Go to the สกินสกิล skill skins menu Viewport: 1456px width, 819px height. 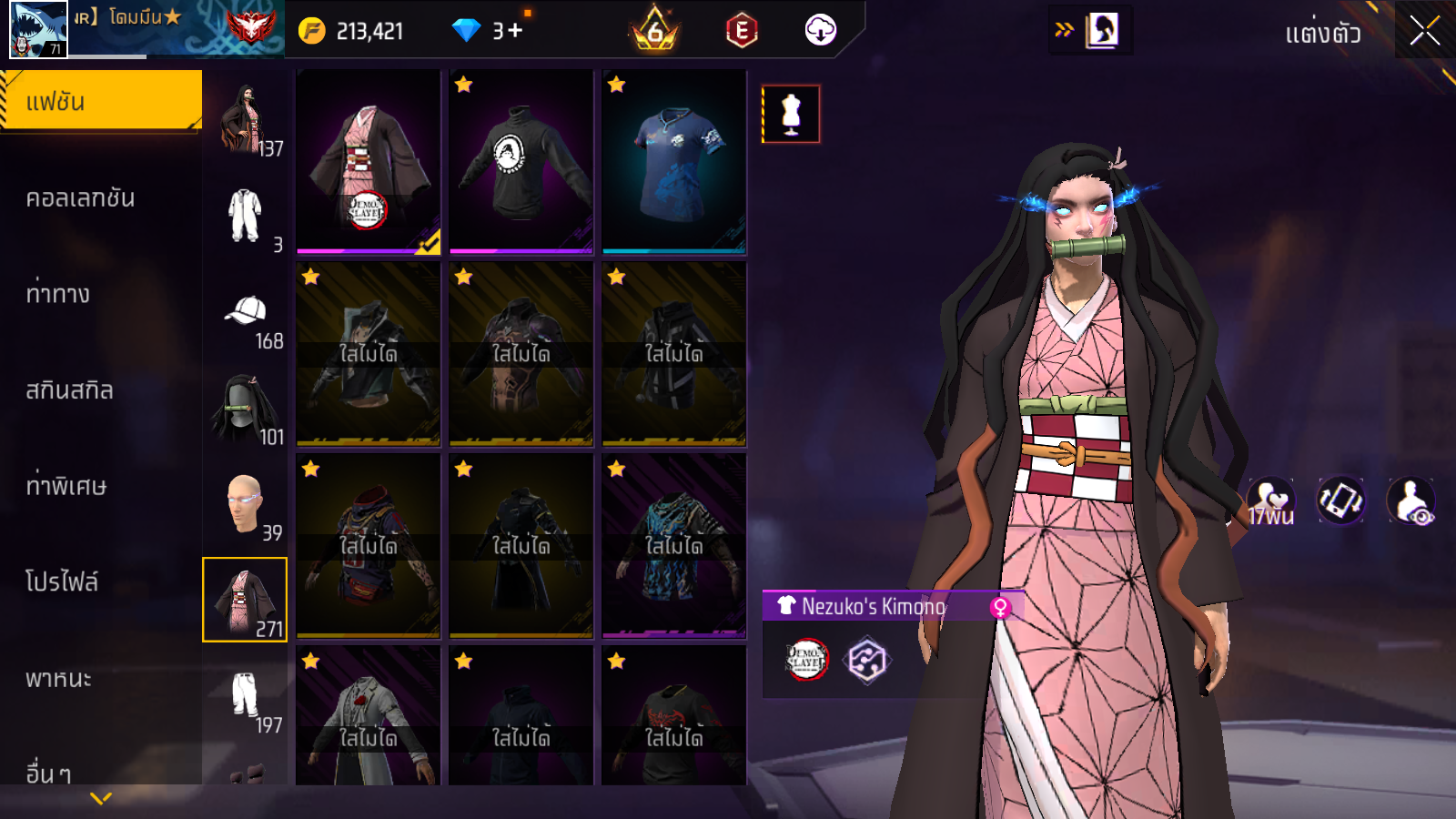click(69, 390)
